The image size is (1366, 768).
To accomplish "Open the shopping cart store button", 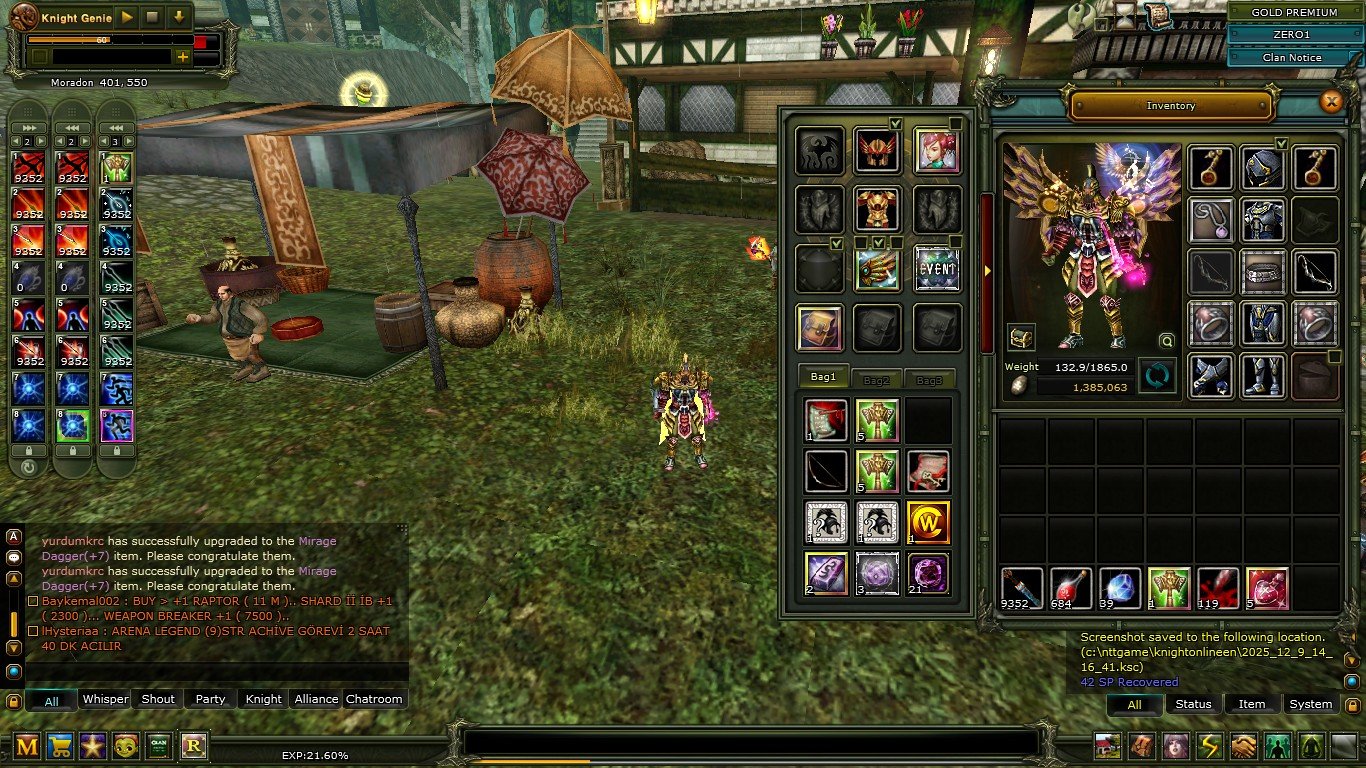I will pos(60,745).
